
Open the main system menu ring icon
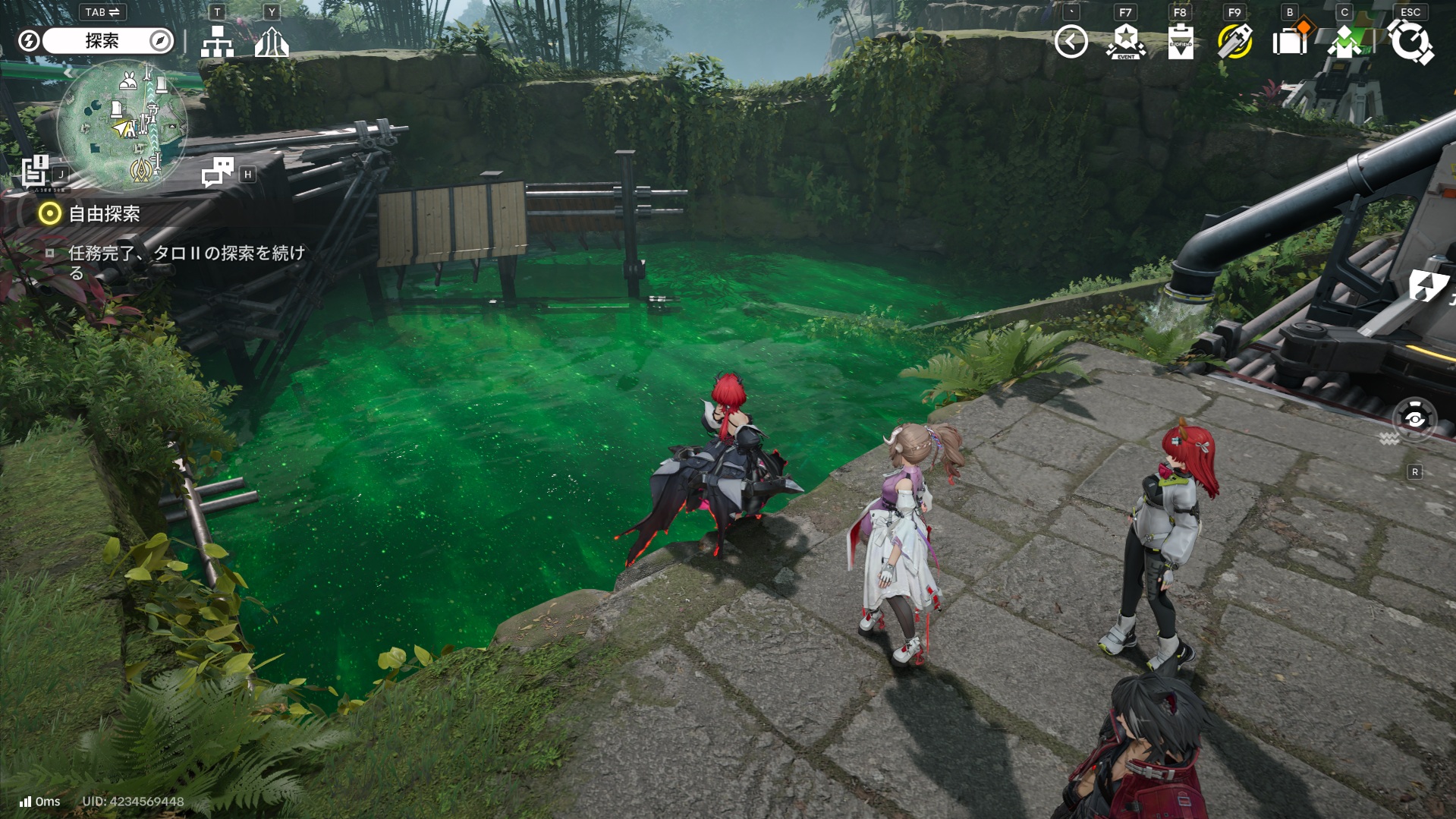1410,42
